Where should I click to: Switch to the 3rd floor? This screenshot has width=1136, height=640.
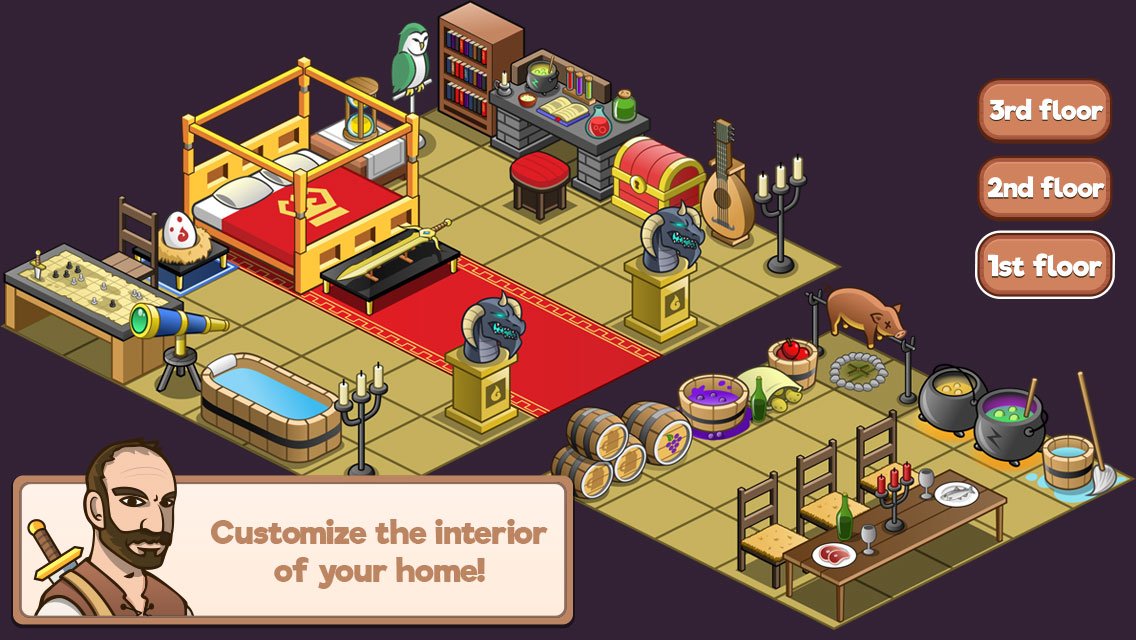coord(1044,111)
